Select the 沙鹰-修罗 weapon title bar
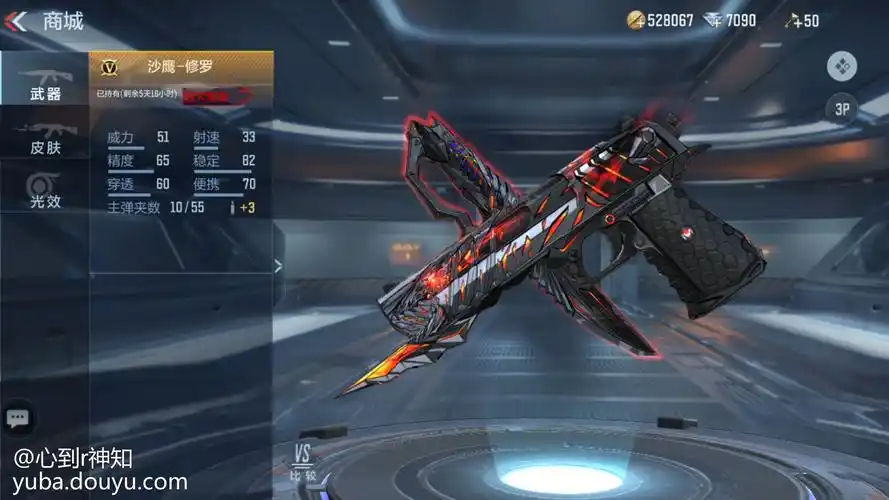 [180, 67]
